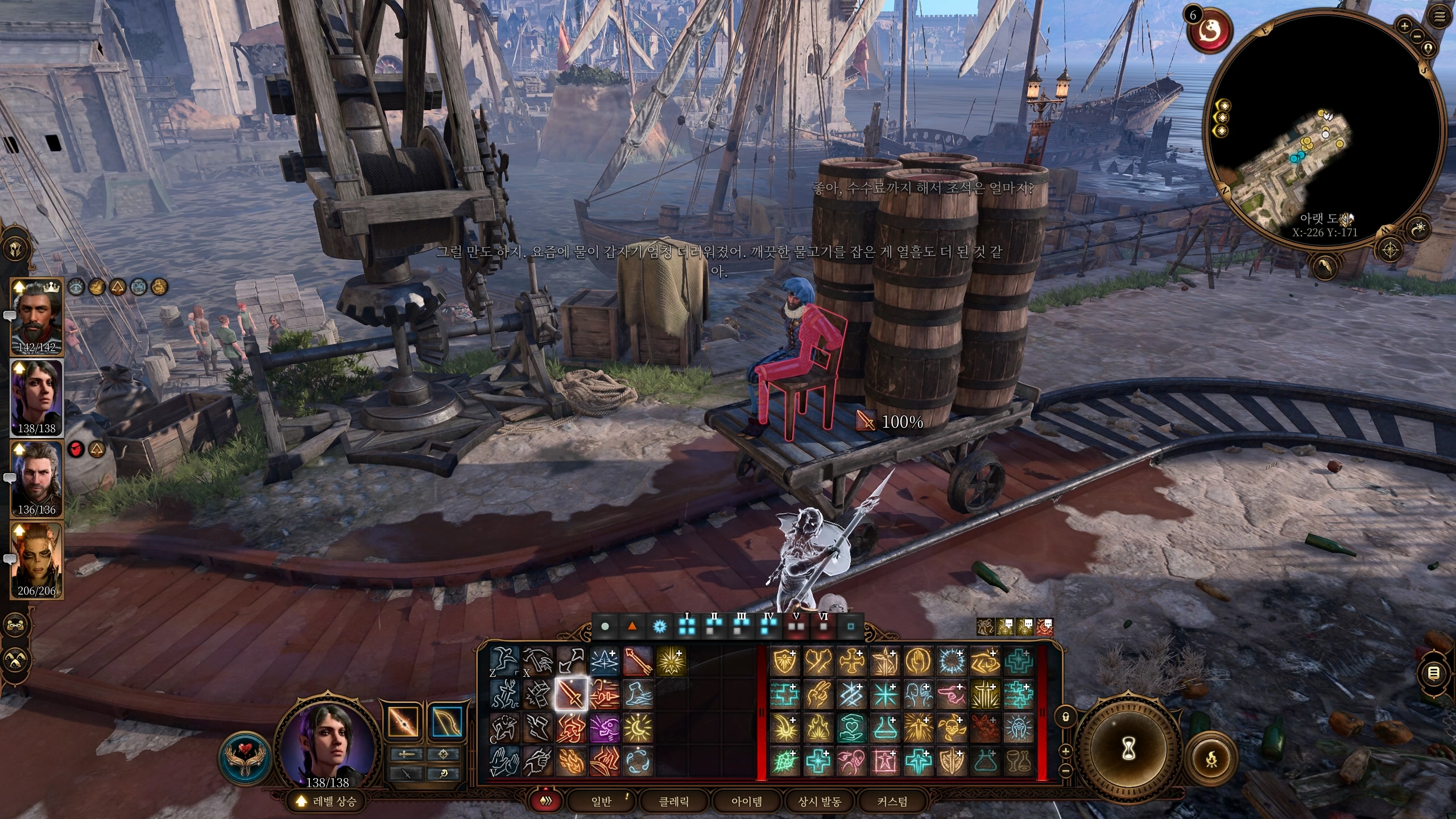
Task: Activate the highlighted sword main-hand attack
Action: [570, 694]
